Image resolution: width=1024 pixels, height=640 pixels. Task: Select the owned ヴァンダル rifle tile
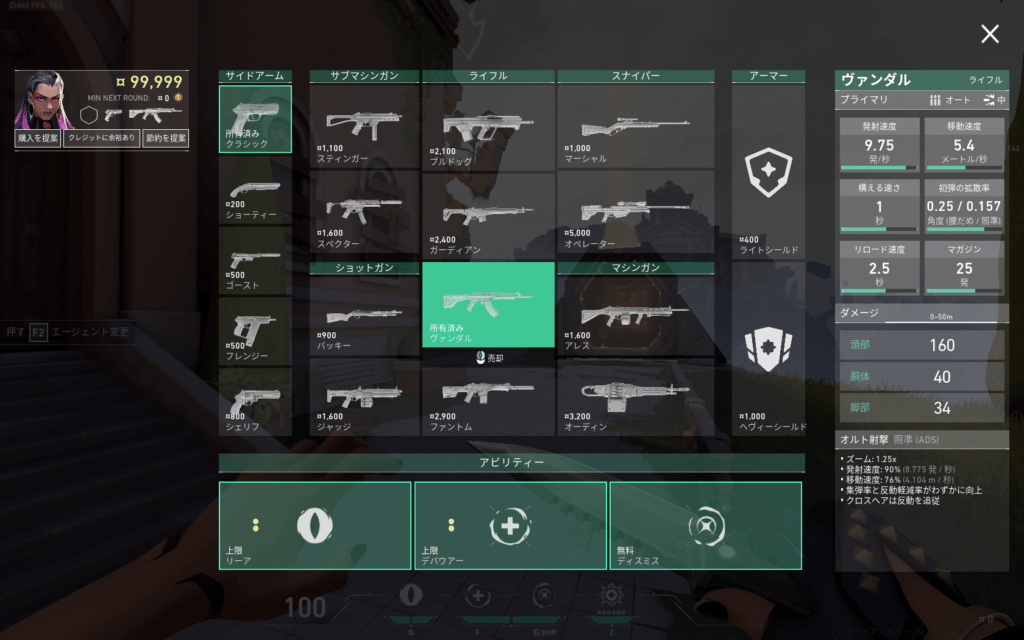489,304
